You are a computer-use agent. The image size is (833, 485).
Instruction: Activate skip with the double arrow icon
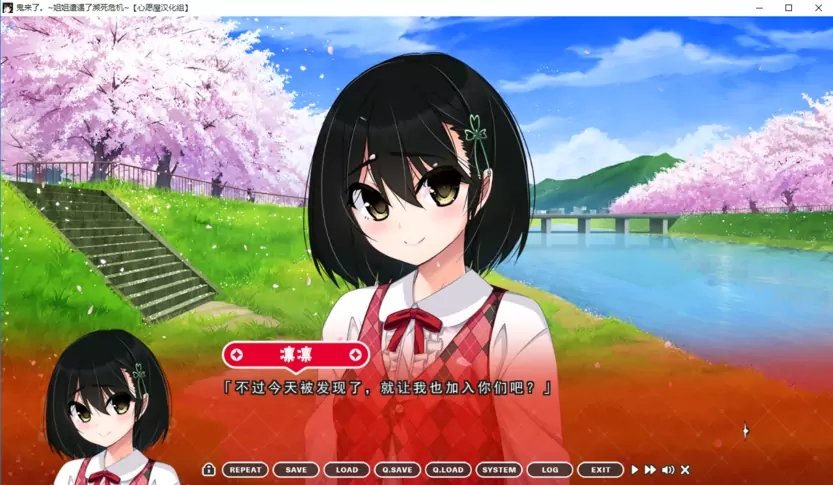coord(650,469)
